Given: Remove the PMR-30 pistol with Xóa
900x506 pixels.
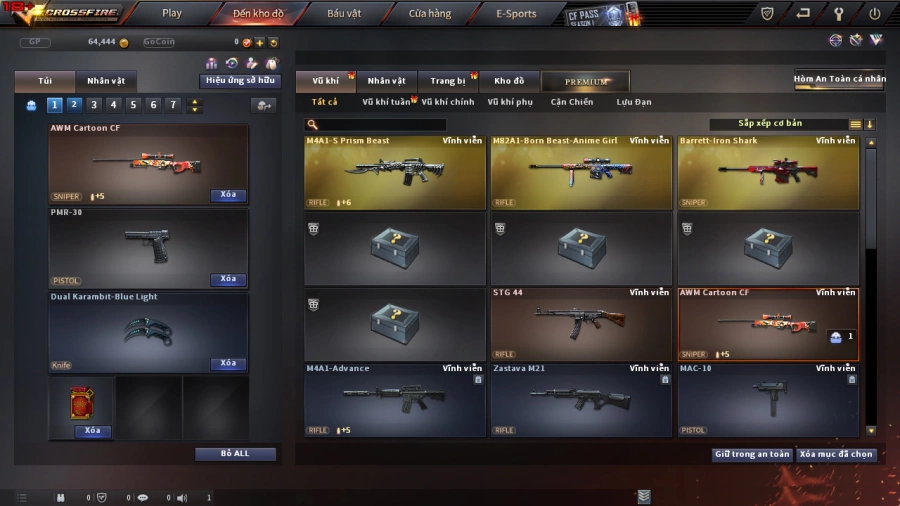Looking at the screenshot, I should click(228, 279).
